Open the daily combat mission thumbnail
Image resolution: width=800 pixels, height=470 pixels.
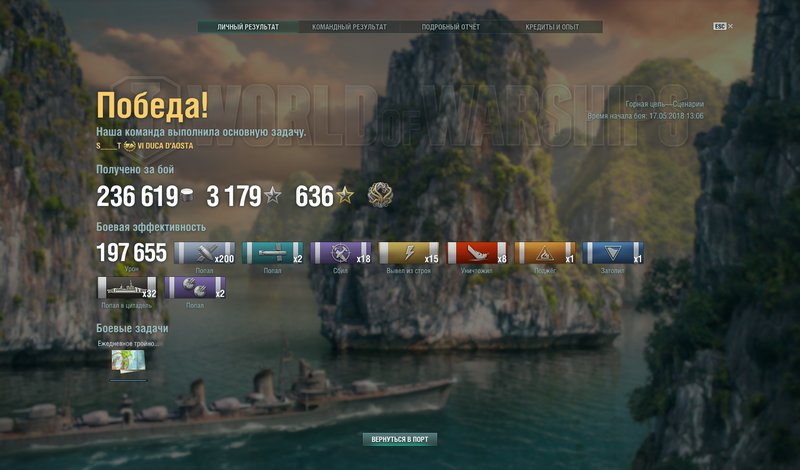pyautogui.click(x=129, y=363)
